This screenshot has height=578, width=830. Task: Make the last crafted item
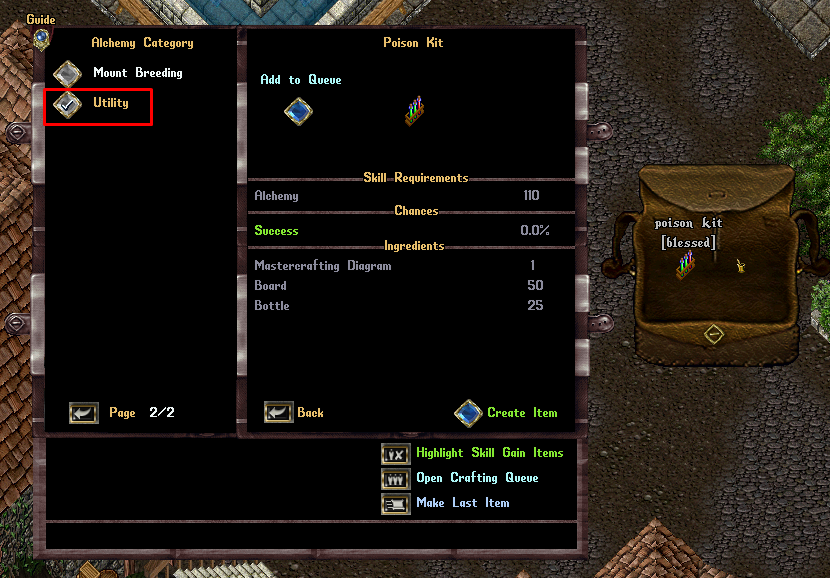point(397,503)
